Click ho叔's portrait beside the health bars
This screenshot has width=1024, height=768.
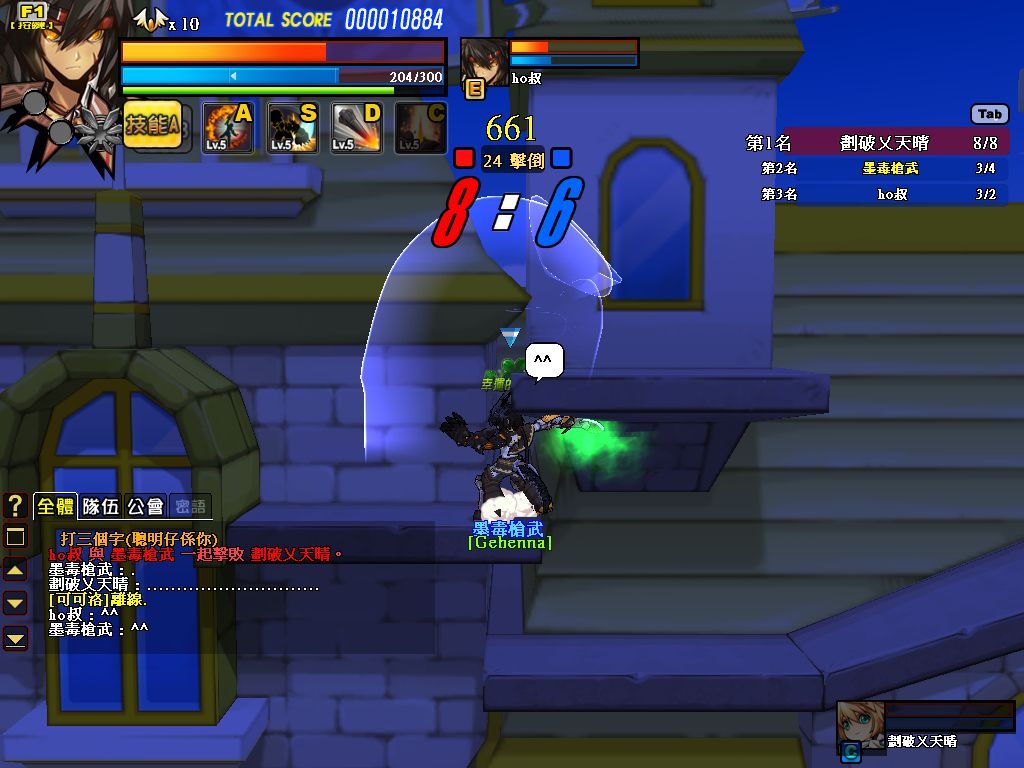(483, 61)
